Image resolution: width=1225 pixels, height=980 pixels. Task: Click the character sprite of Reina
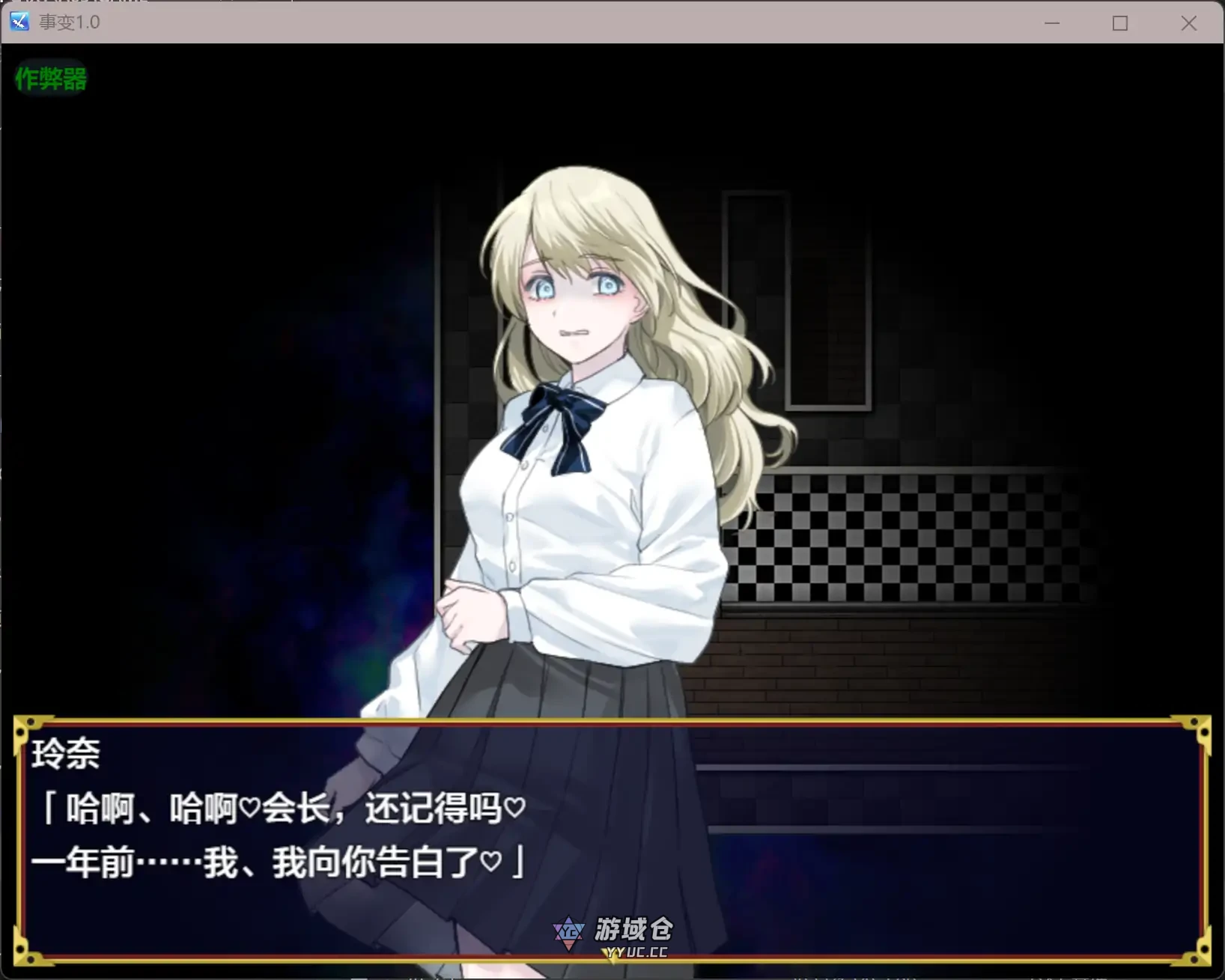[584, 449]
